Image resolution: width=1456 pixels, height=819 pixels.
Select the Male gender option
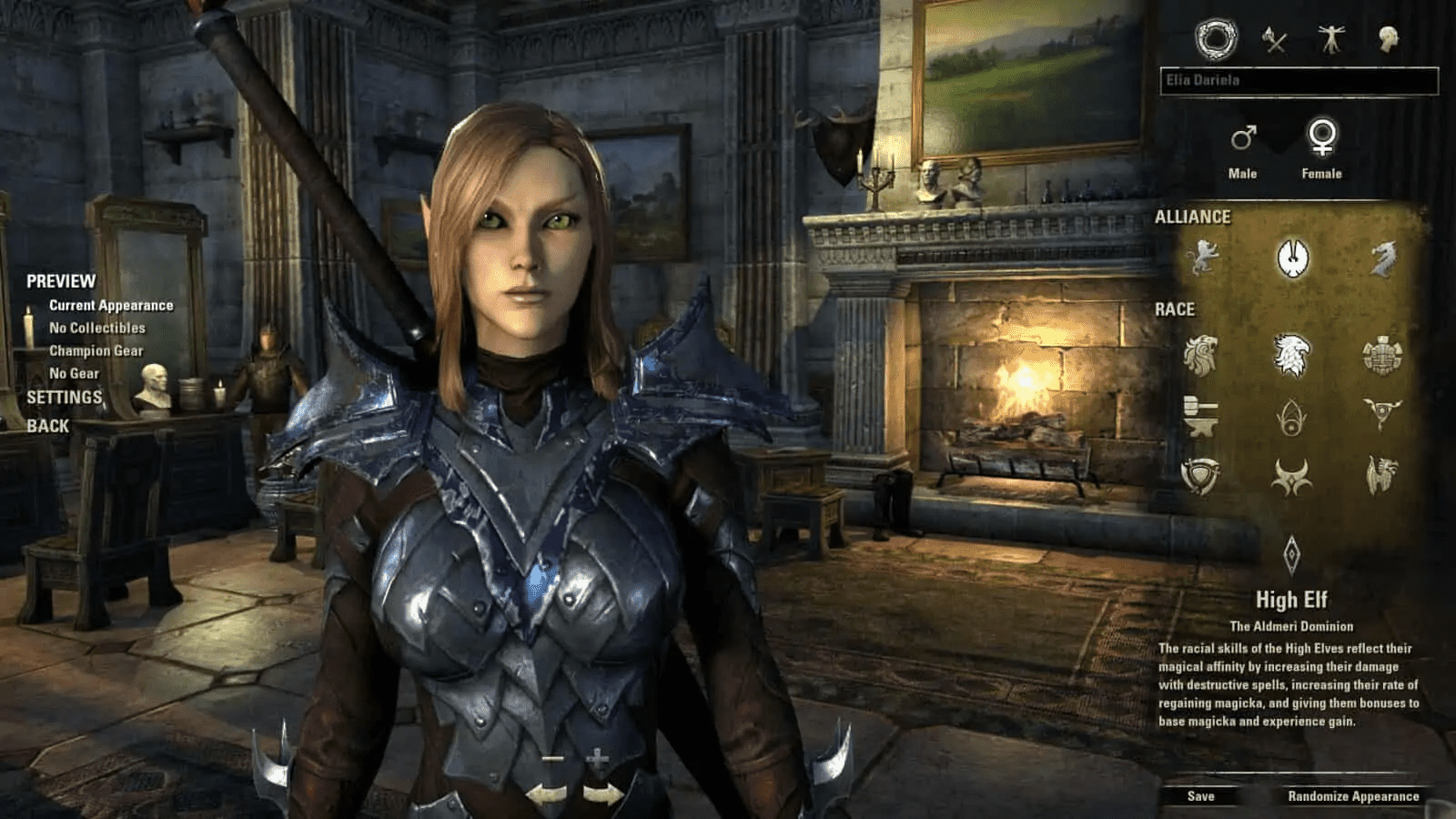coord(1242,150)
